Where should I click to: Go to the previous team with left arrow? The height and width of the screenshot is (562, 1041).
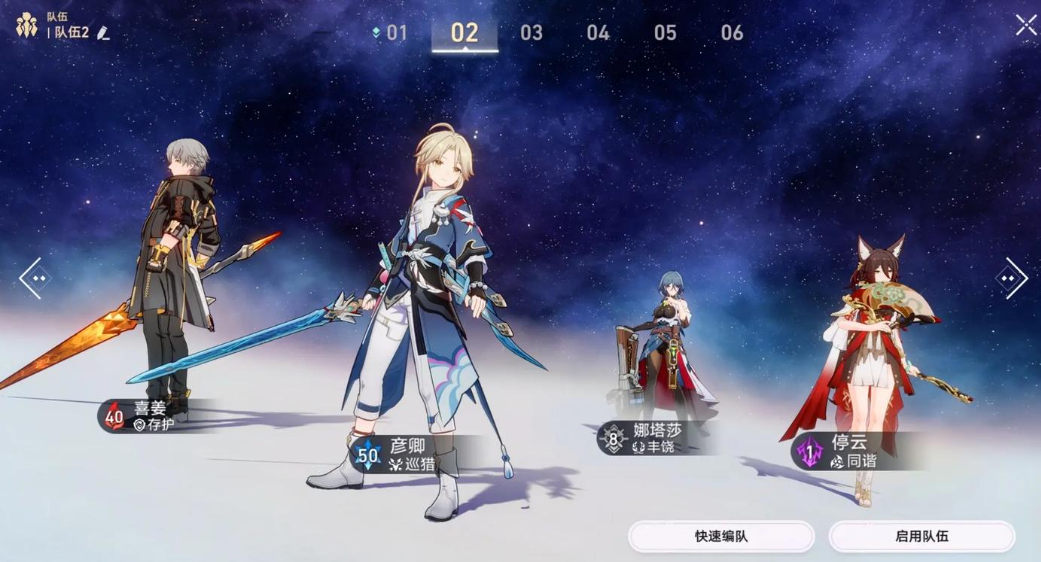coord(33,278)
